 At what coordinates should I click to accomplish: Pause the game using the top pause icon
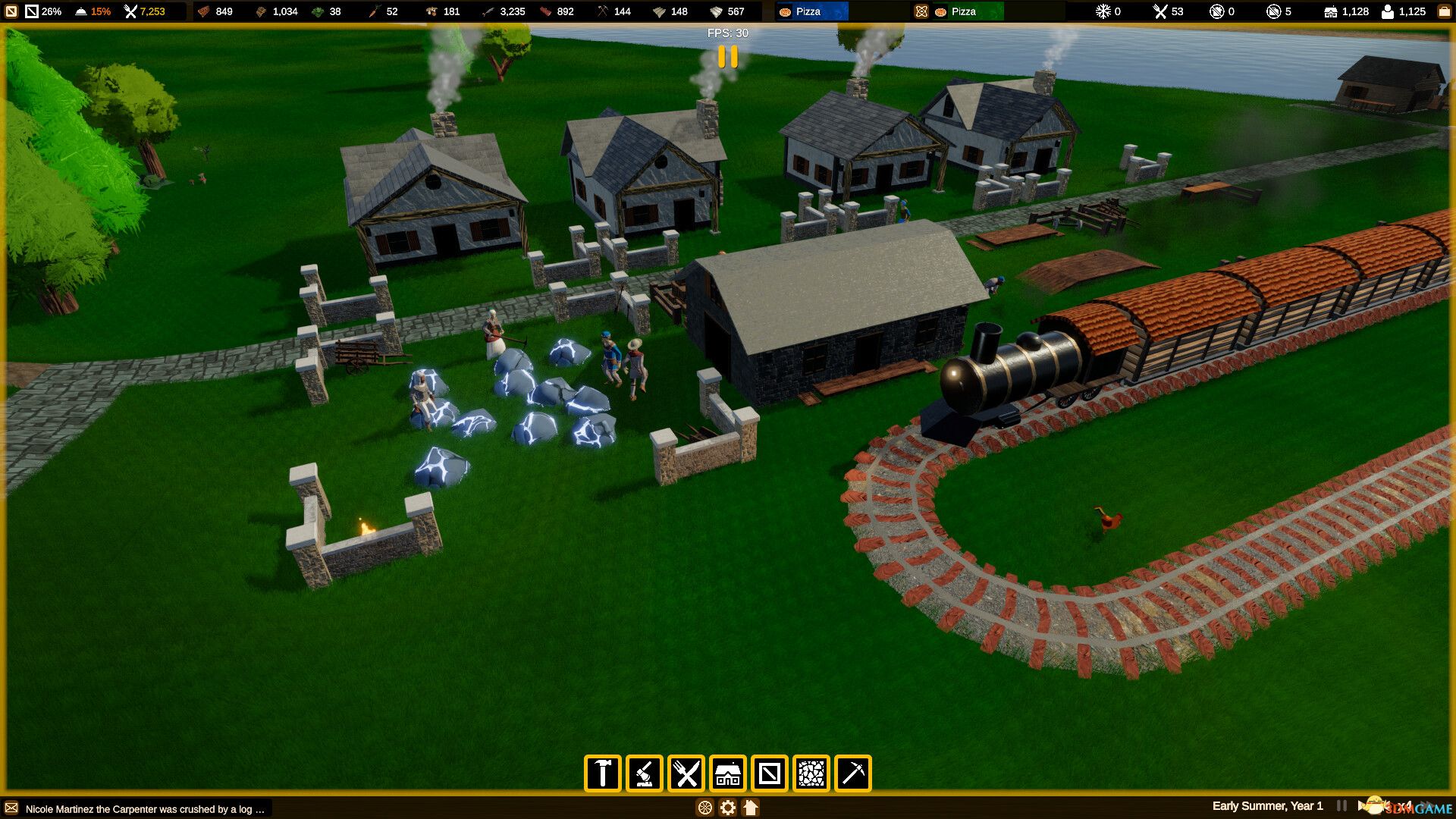(726, 58)
